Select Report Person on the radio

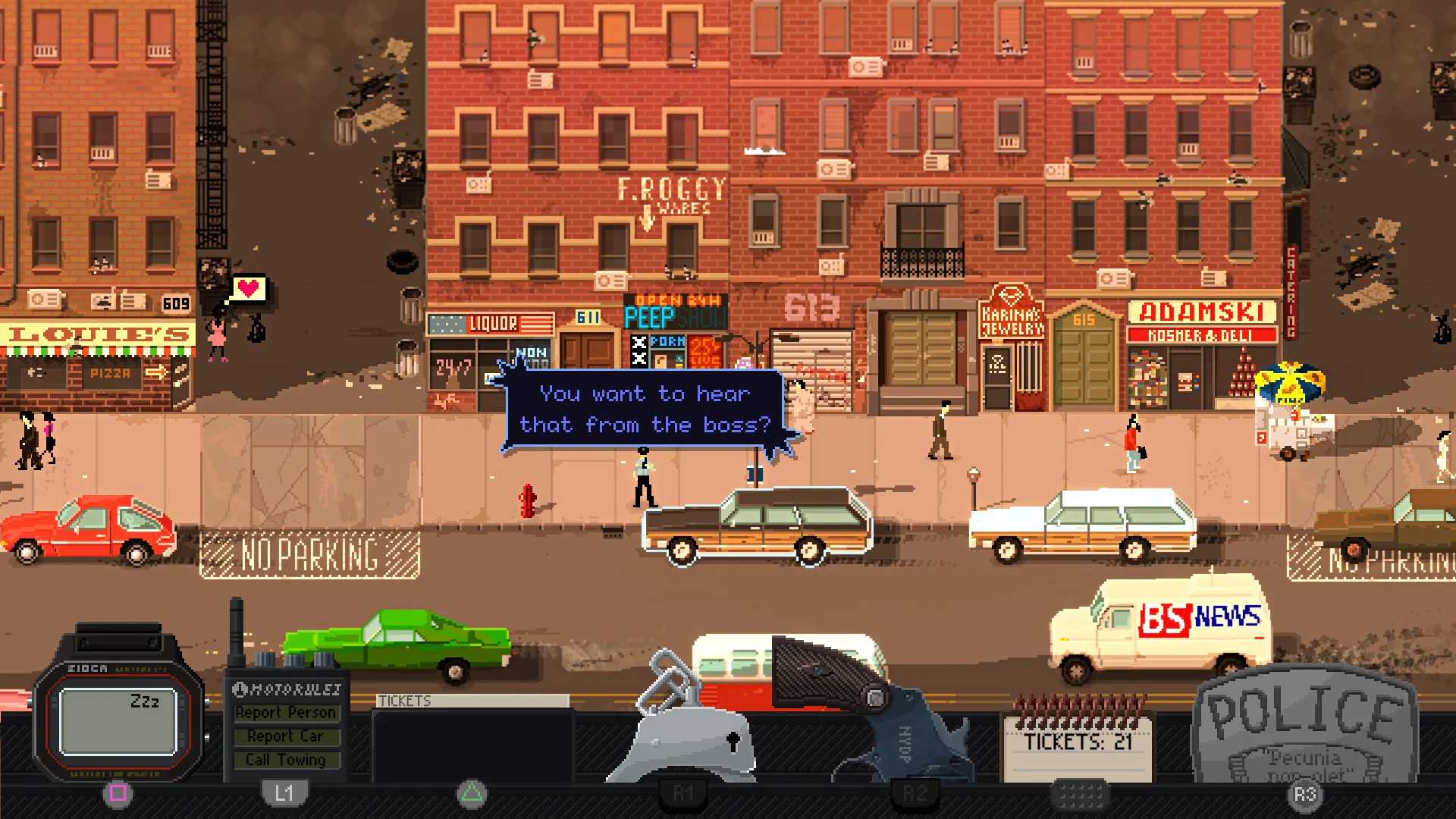tap(287, 712)
